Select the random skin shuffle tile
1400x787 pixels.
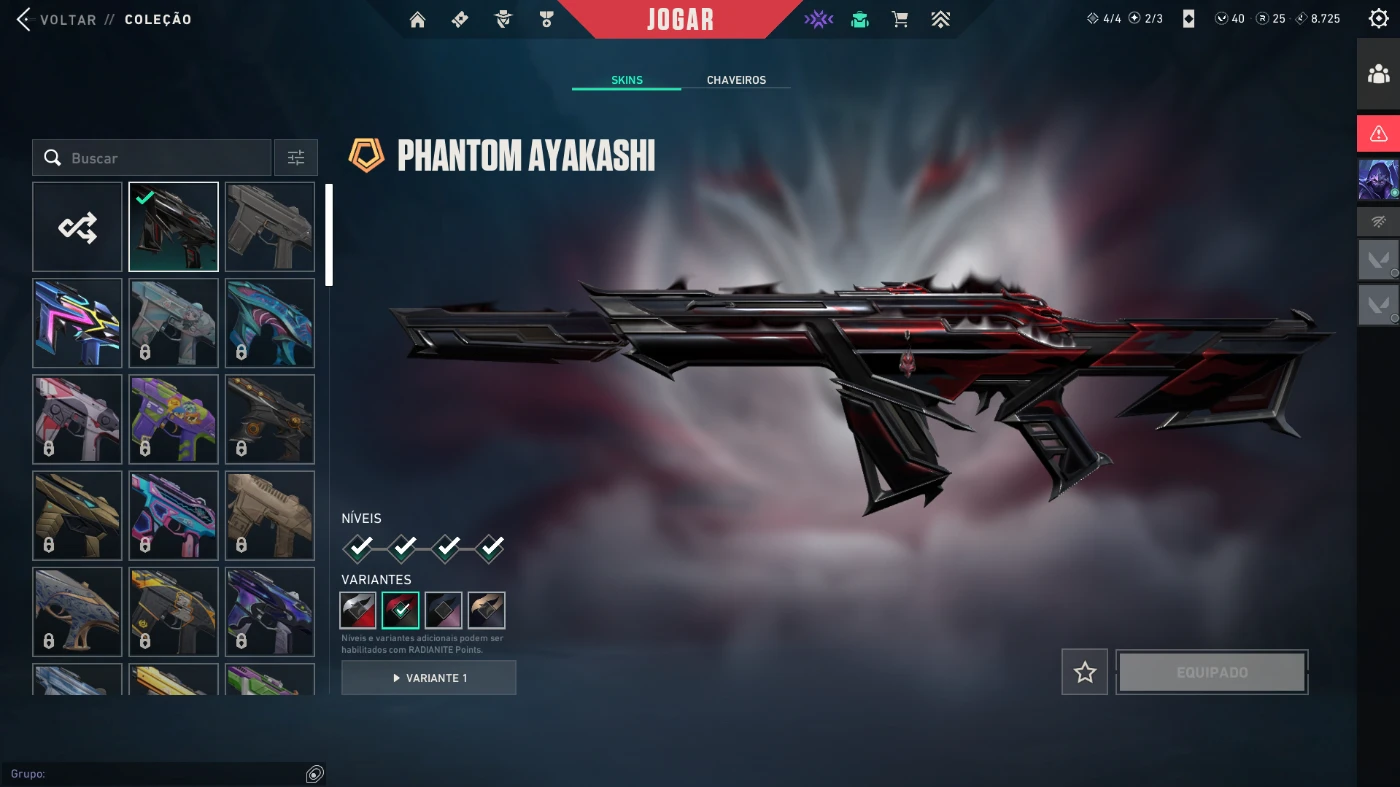[x=77, y=227]
